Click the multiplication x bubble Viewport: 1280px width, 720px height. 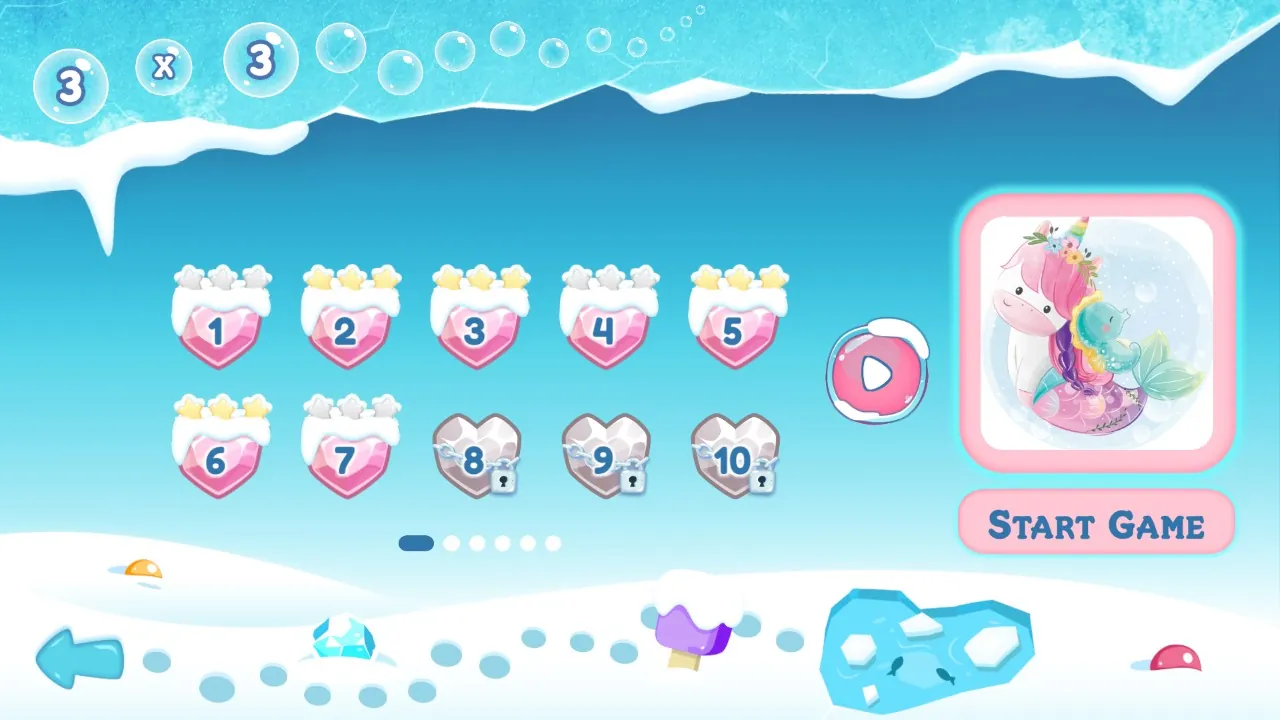(163, 66)
